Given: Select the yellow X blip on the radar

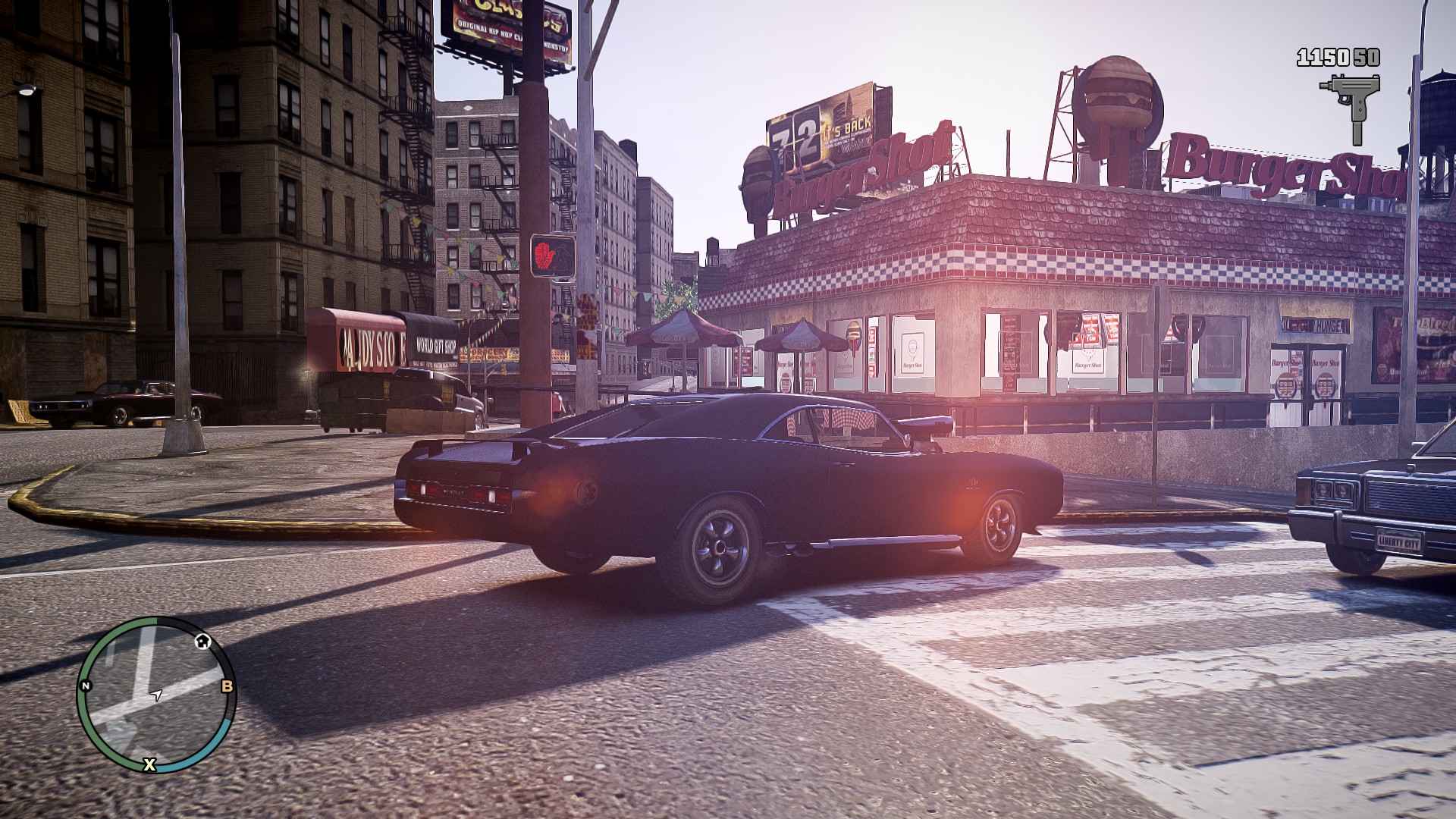Looking at the screenshot, I should 149,764.
